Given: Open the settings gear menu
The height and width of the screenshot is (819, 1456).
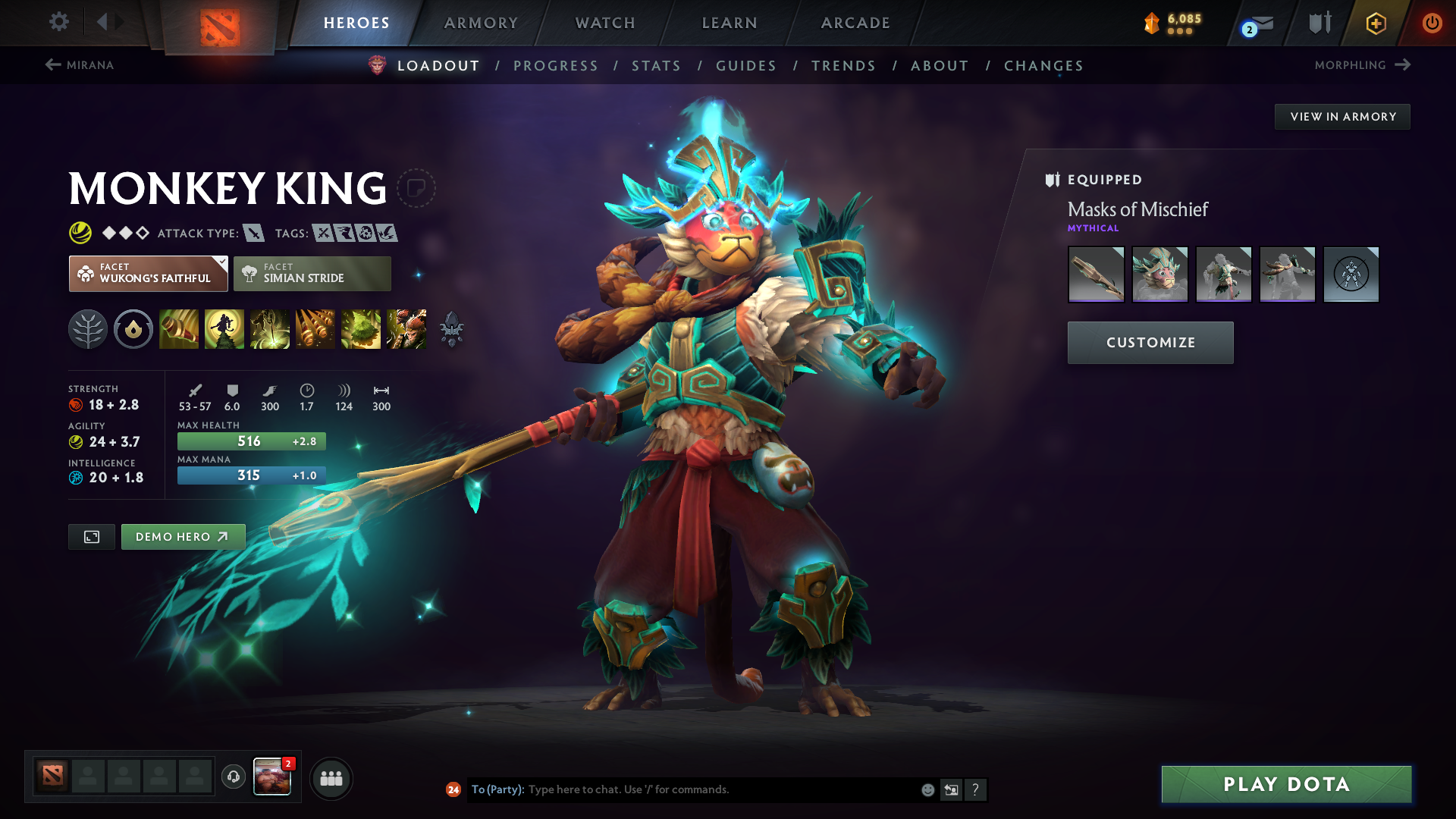Looking at the screenshot, I should coord(58,22).
